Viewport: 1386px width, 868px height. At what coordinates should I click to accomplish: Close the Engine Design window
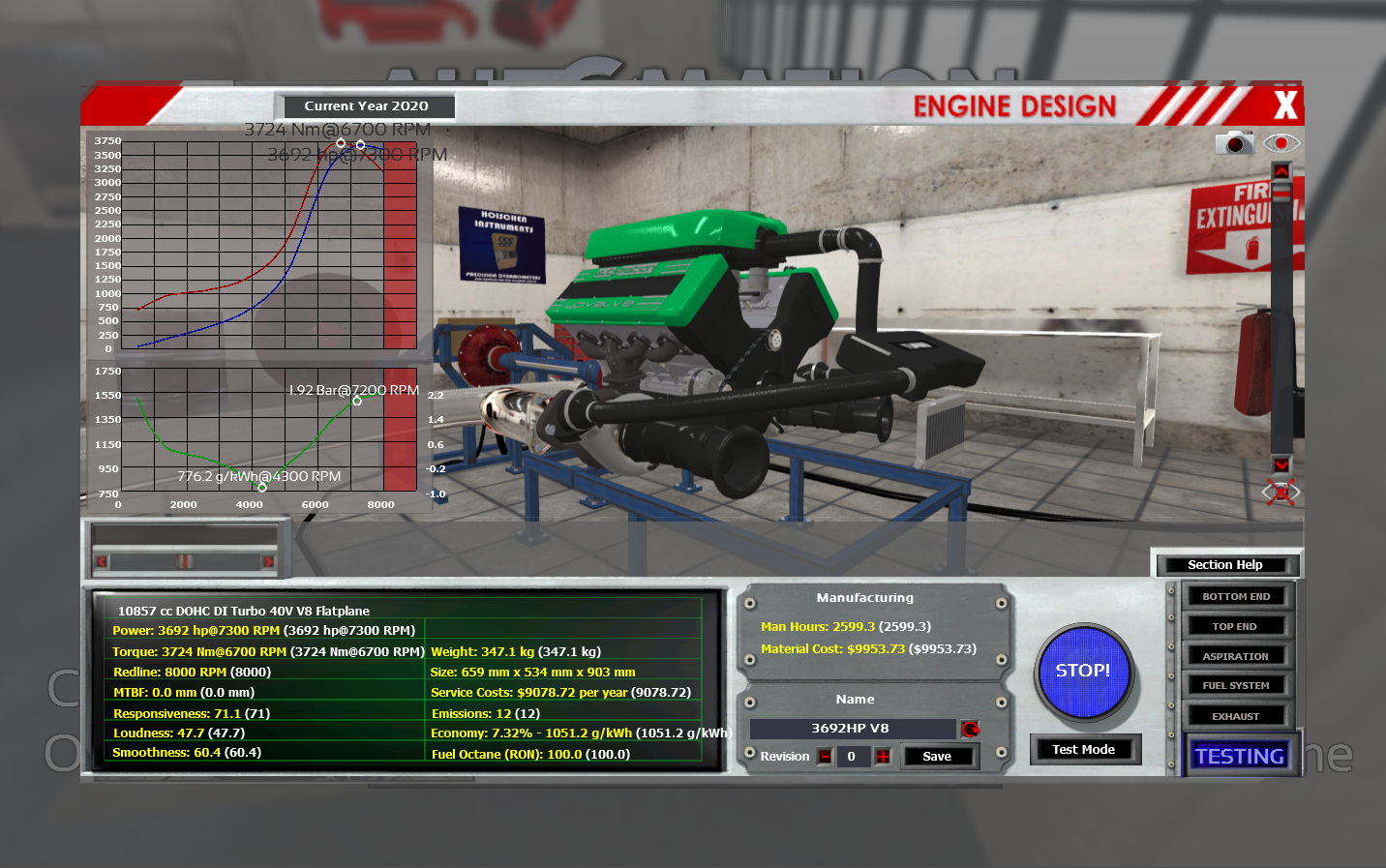pos(1284,105)
